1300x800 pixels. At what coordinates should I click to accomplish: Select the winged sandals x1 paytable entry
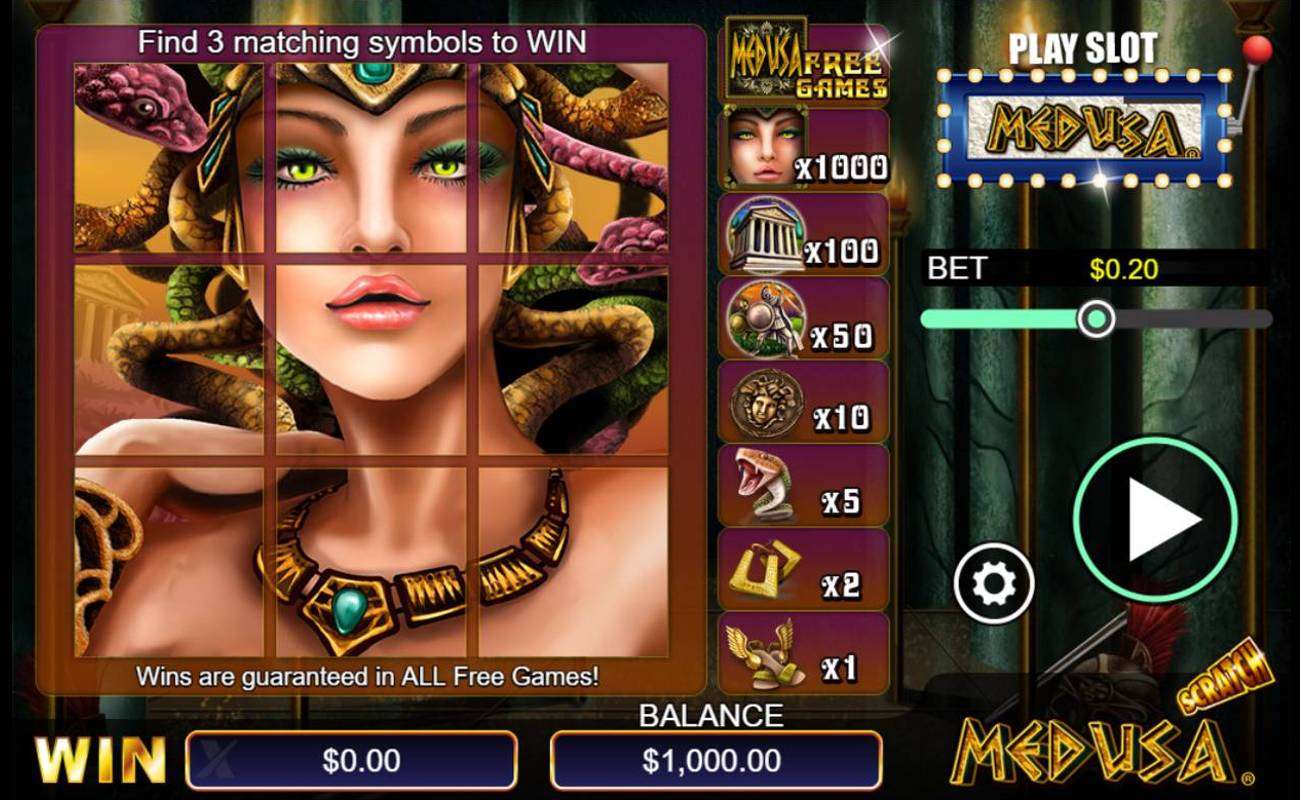pyautogui.click(x=804, y=654)
